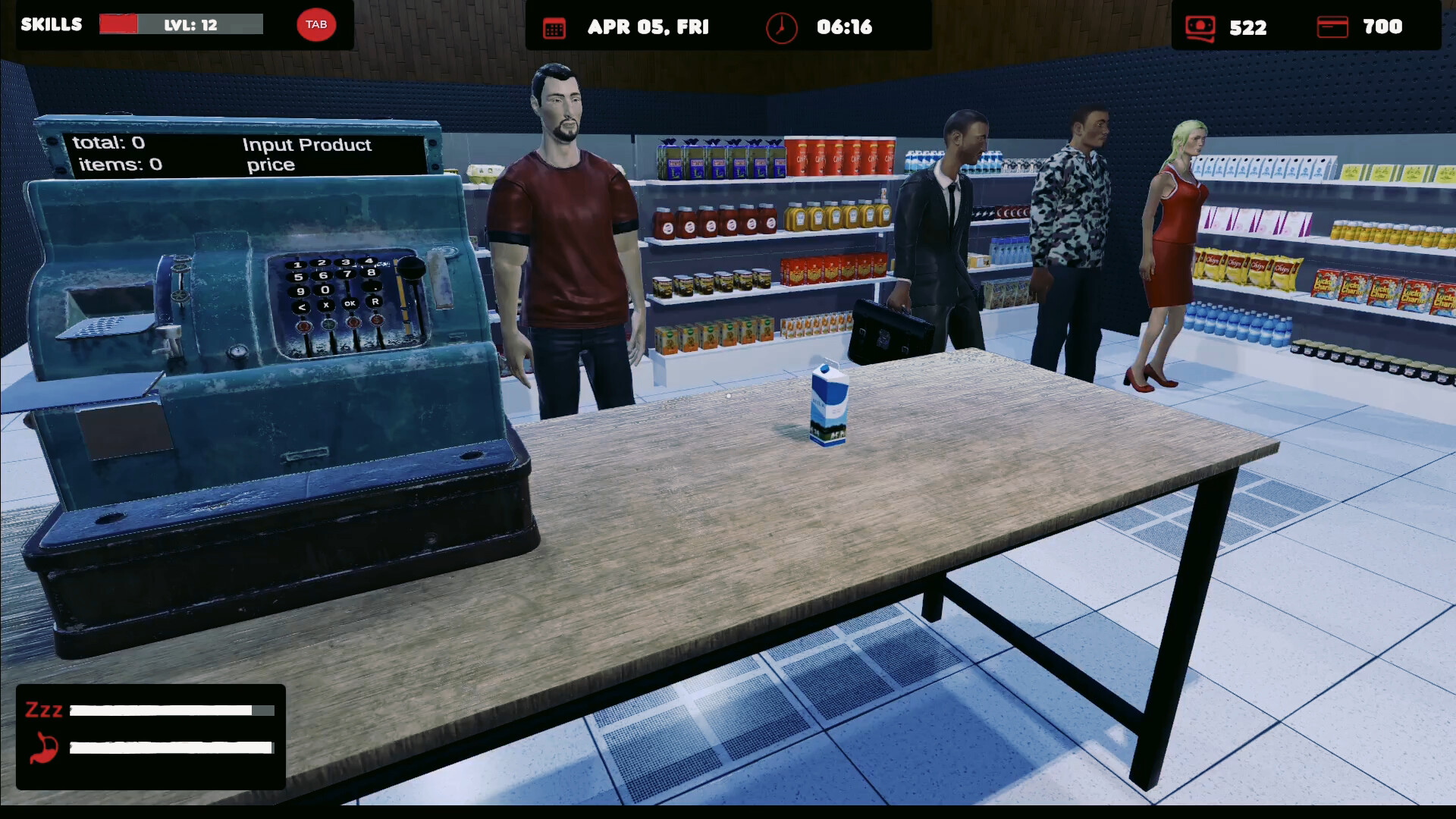Click the clock icon next to 06:16

[782, 27]
